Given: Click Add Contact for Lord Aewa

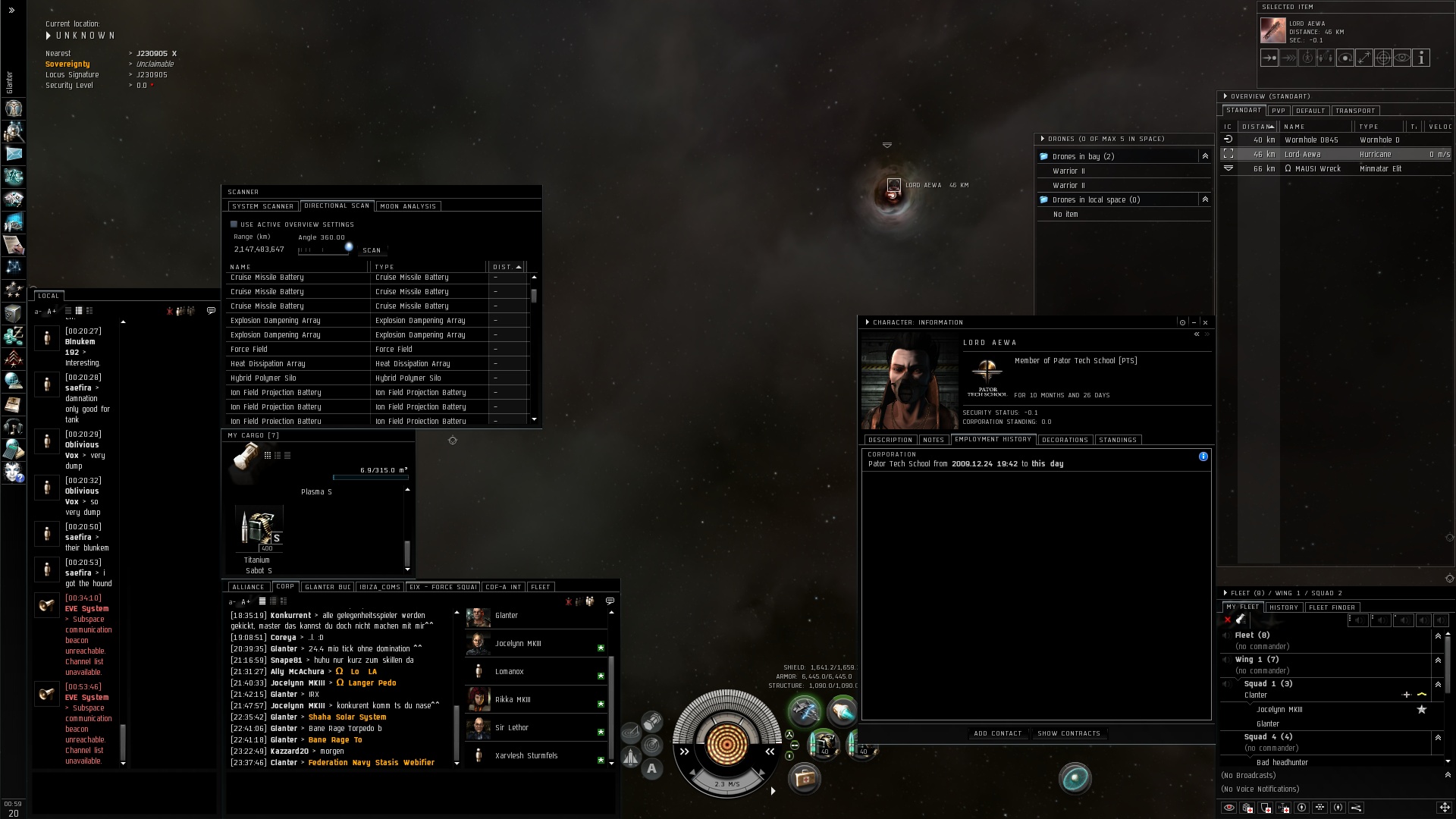Looking at the screenshot, I should click(x=997, y=734).
